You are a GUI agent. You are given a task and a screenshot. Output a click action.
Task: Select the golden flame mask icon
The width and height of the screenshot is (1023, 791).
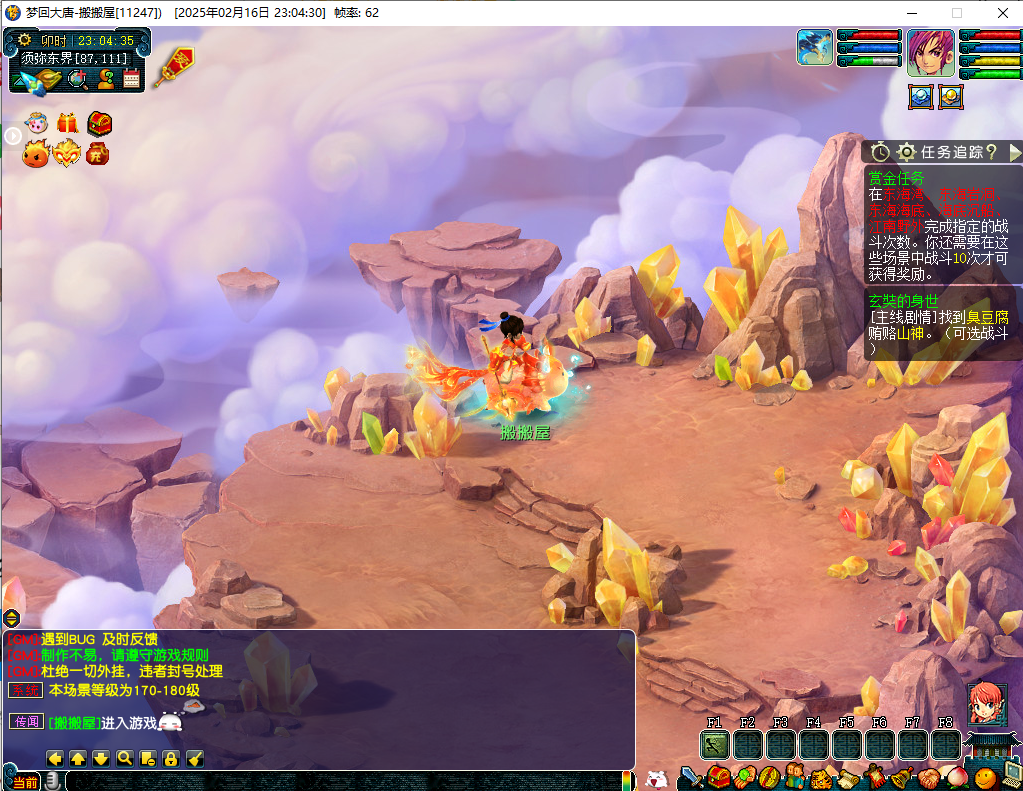tap(67, 154)
